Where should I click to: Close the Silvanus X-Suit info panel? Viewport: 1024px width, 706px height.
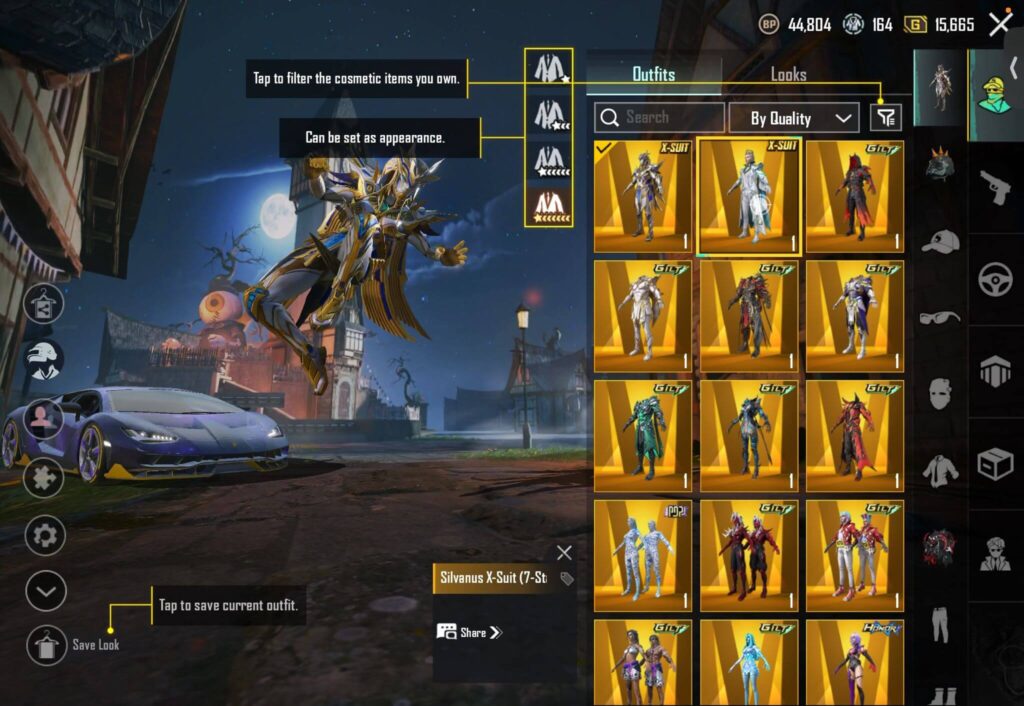point(564,553)
